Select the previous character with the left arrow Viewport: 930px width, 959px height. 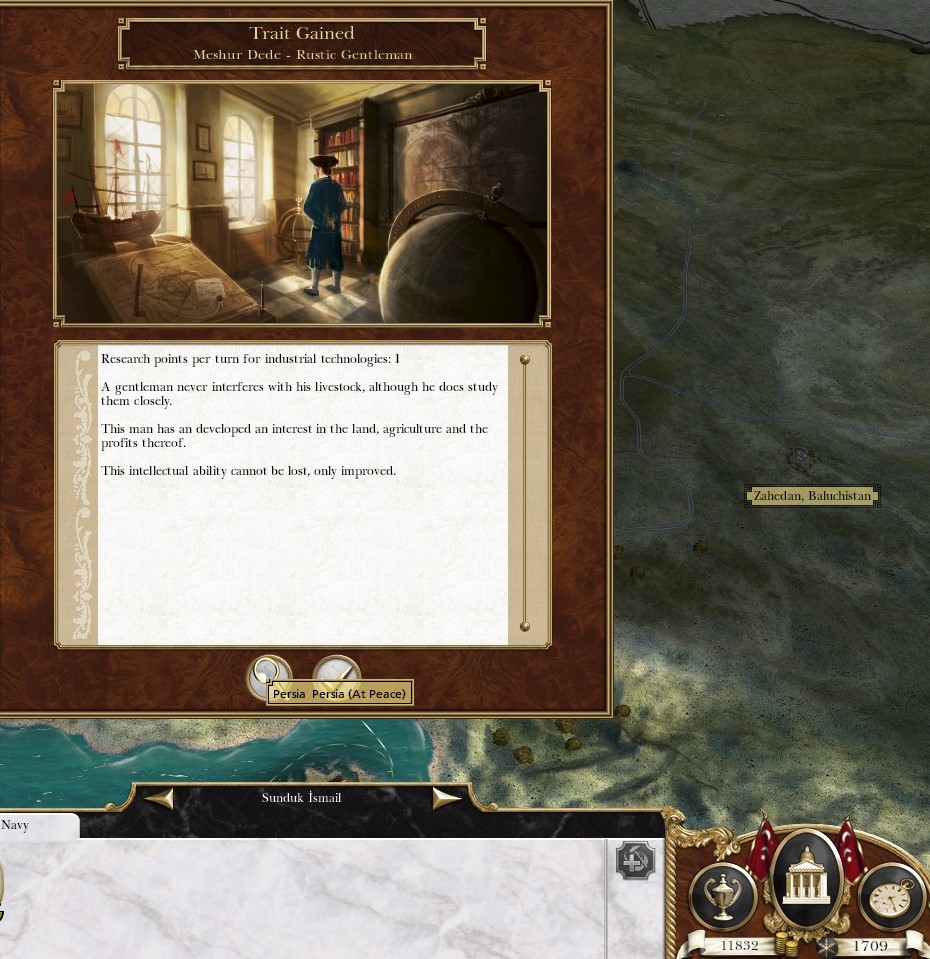click(160, 798)
